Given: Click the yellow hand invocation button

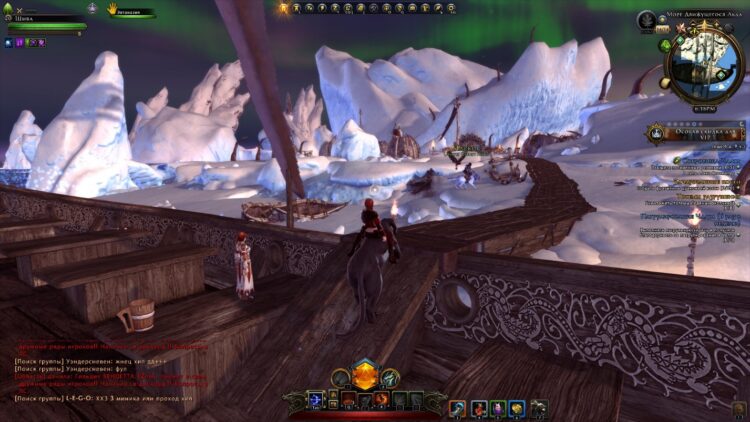Looking at the screenshot, I should tap(112, 8).
